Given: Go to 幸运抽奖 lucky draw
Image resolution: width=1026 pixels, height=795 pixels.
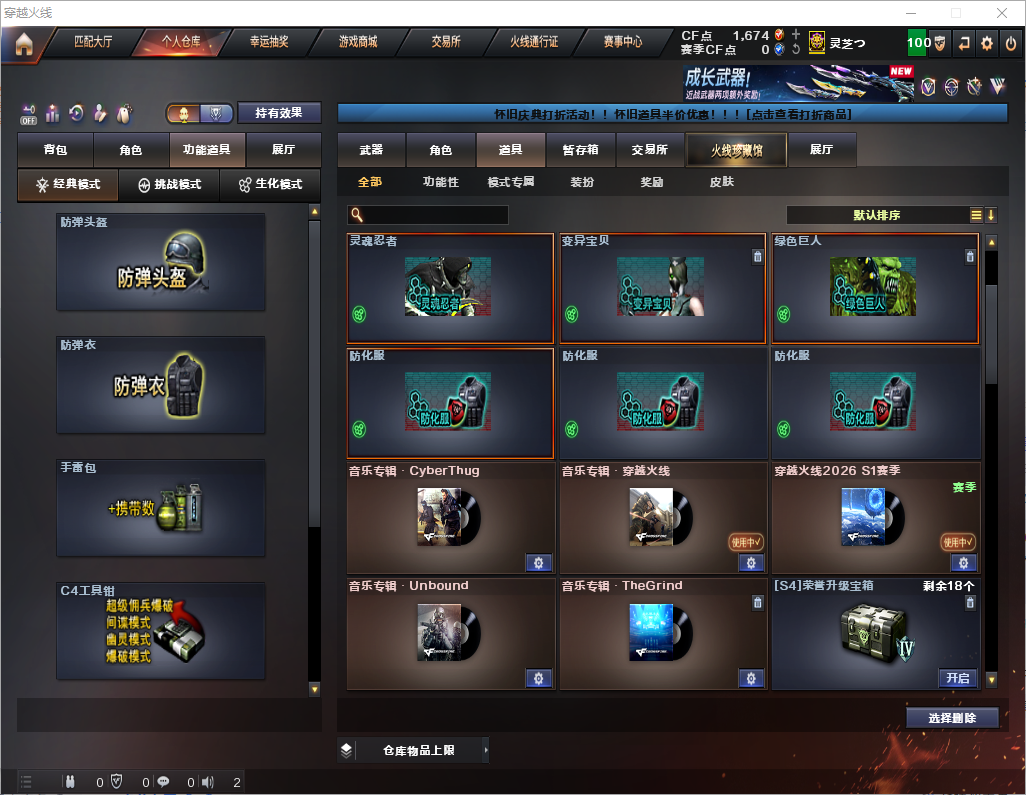Looking at the screenshot, I should 269,42.
